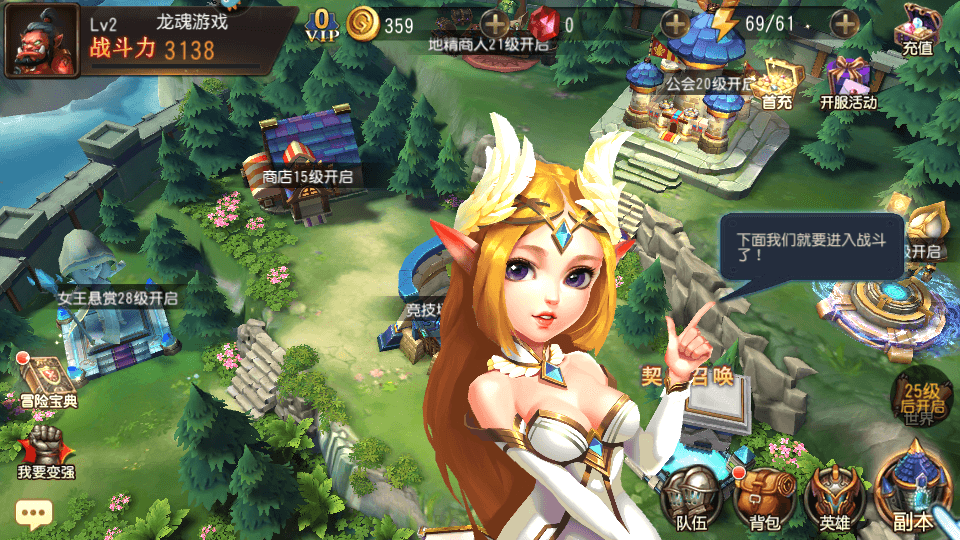Select the 女王悬赏 queen bounty label
This screenshot has width=960, height=540.
click(117, 298)
